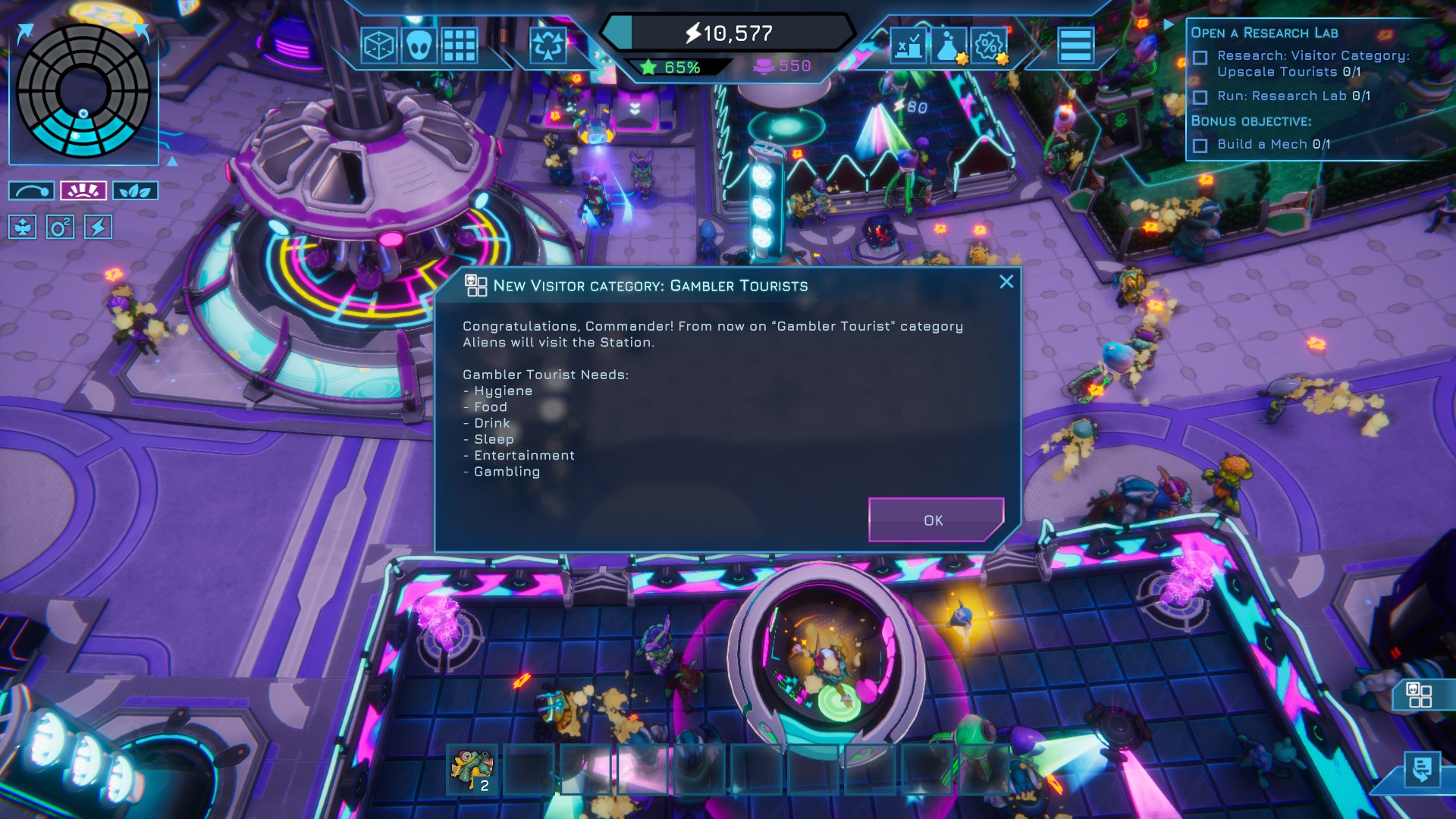Screen dimensions: 1456x819
Task: Click OK to confirm Gambler Tourists
Action: coord(935,520)
